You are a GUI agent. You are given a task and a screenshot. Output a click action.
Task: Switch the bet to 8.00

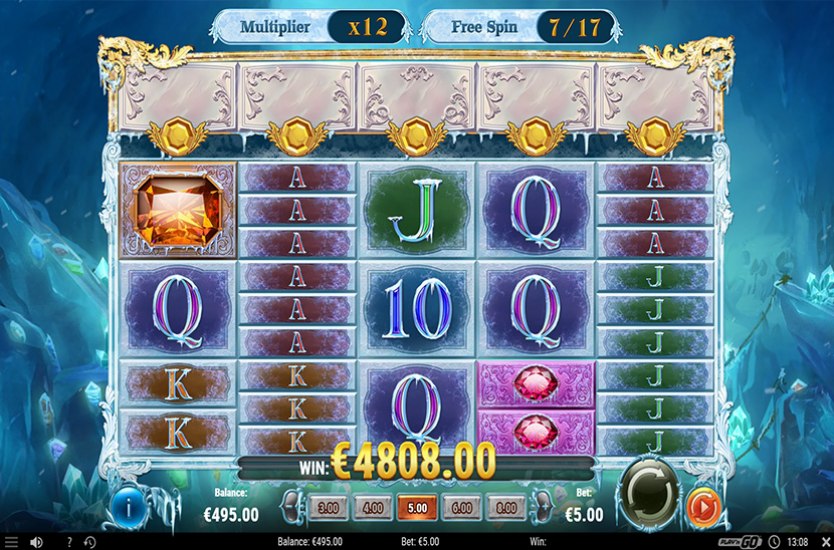coord(507,508)
